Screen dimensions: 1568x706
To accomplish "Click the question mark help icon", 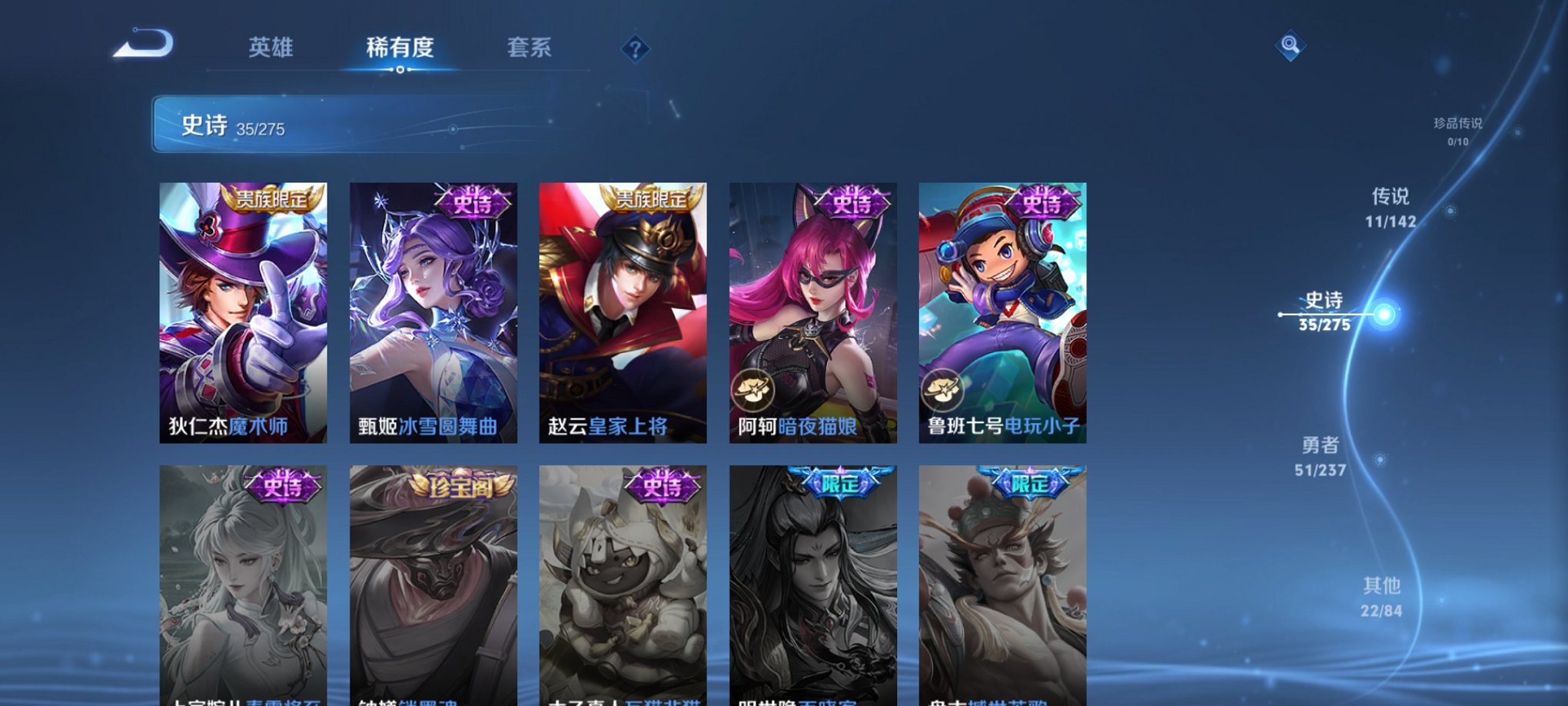I will click(635, 50).
